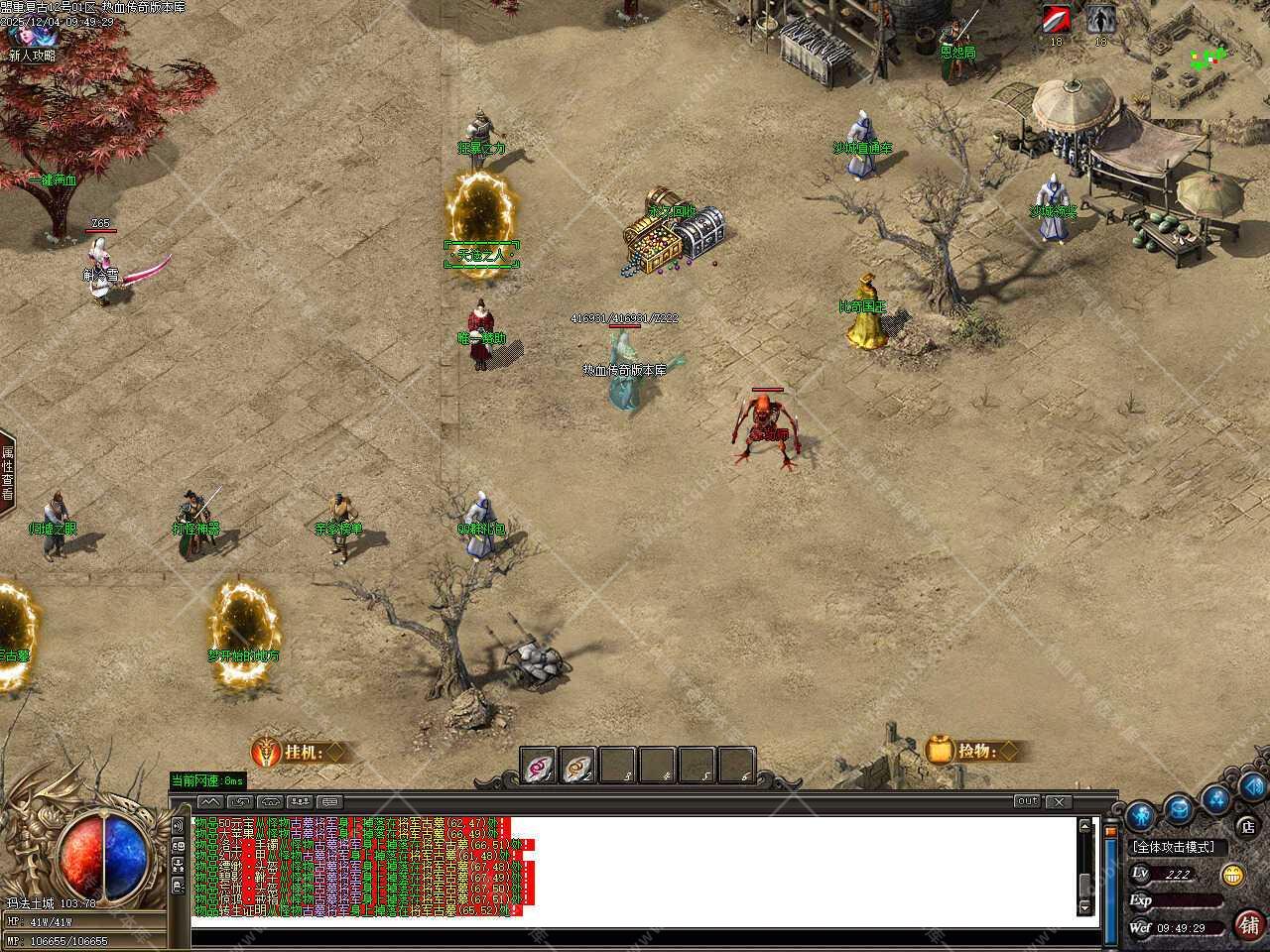Image resolution: width=1270 pixels, height=952 pixels.
Task: Select the orange swirl item in hotbar slot 2
Action: pos(578,766)
